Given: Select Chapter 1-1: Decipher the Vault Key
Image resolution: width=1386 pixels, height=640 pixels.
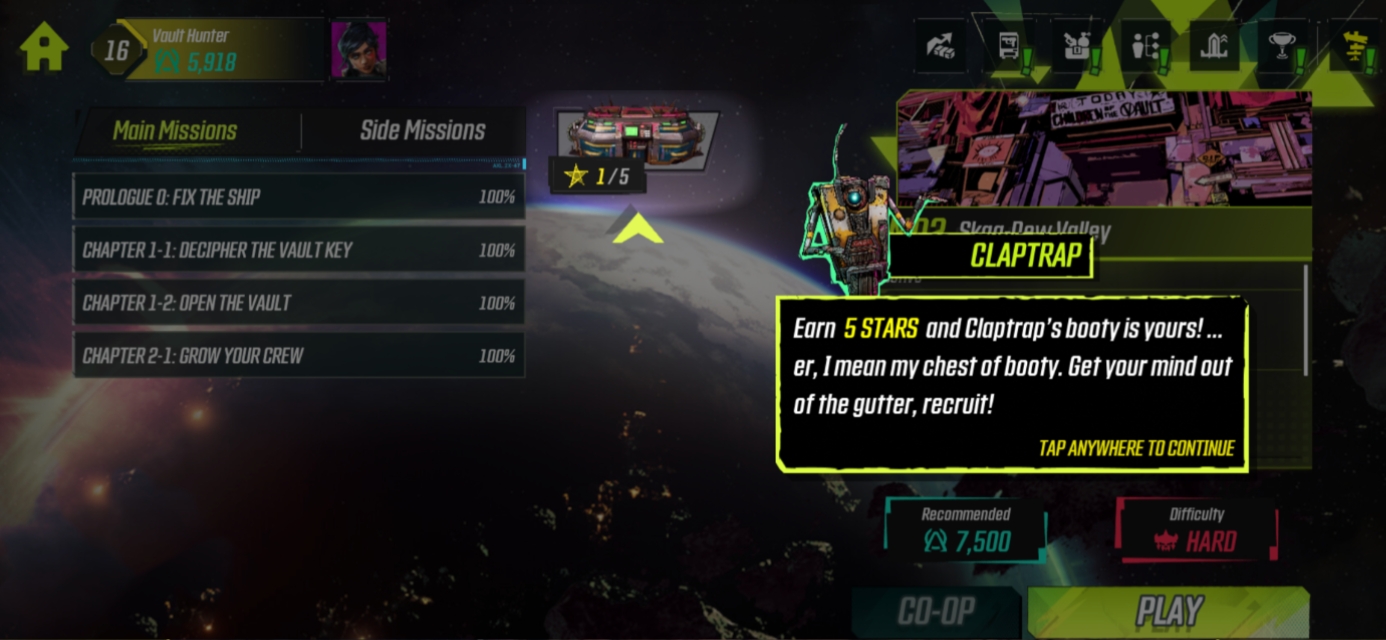Looking at the screenshot, I should point(299,250).
